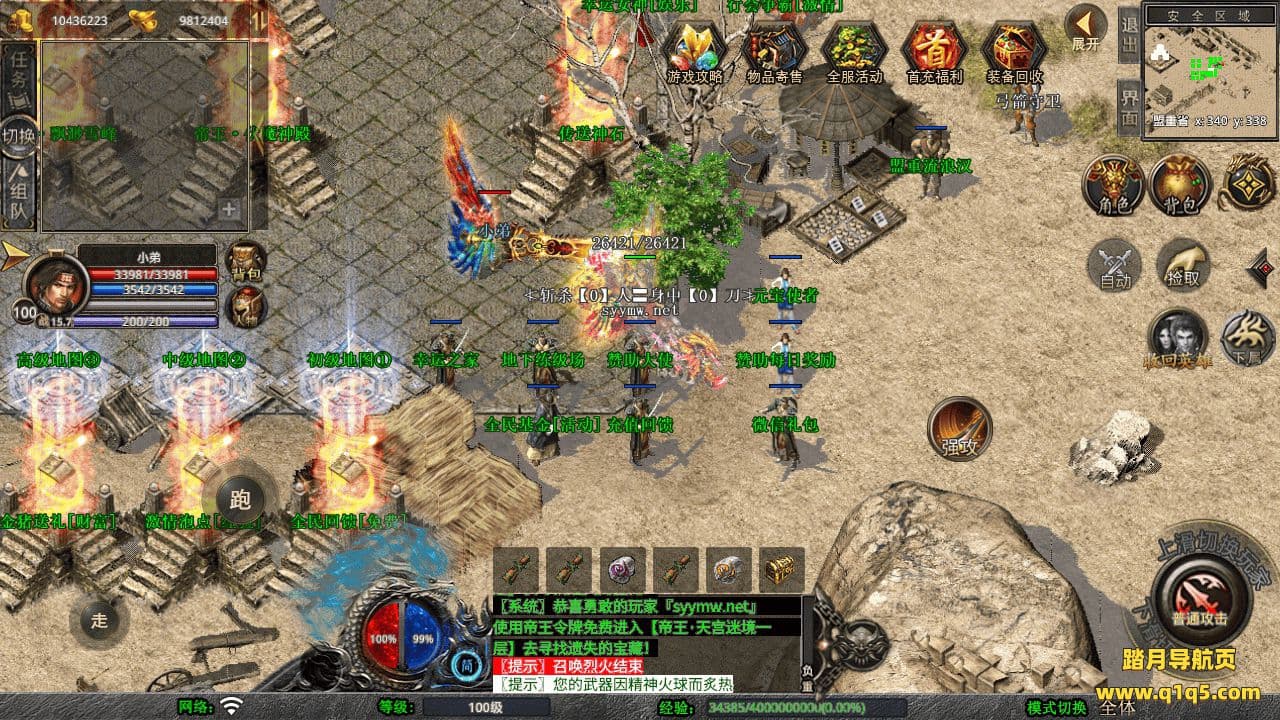Click 收回英雄 to recall the hero
The image size is (1280, 720).
point(1178,338)
